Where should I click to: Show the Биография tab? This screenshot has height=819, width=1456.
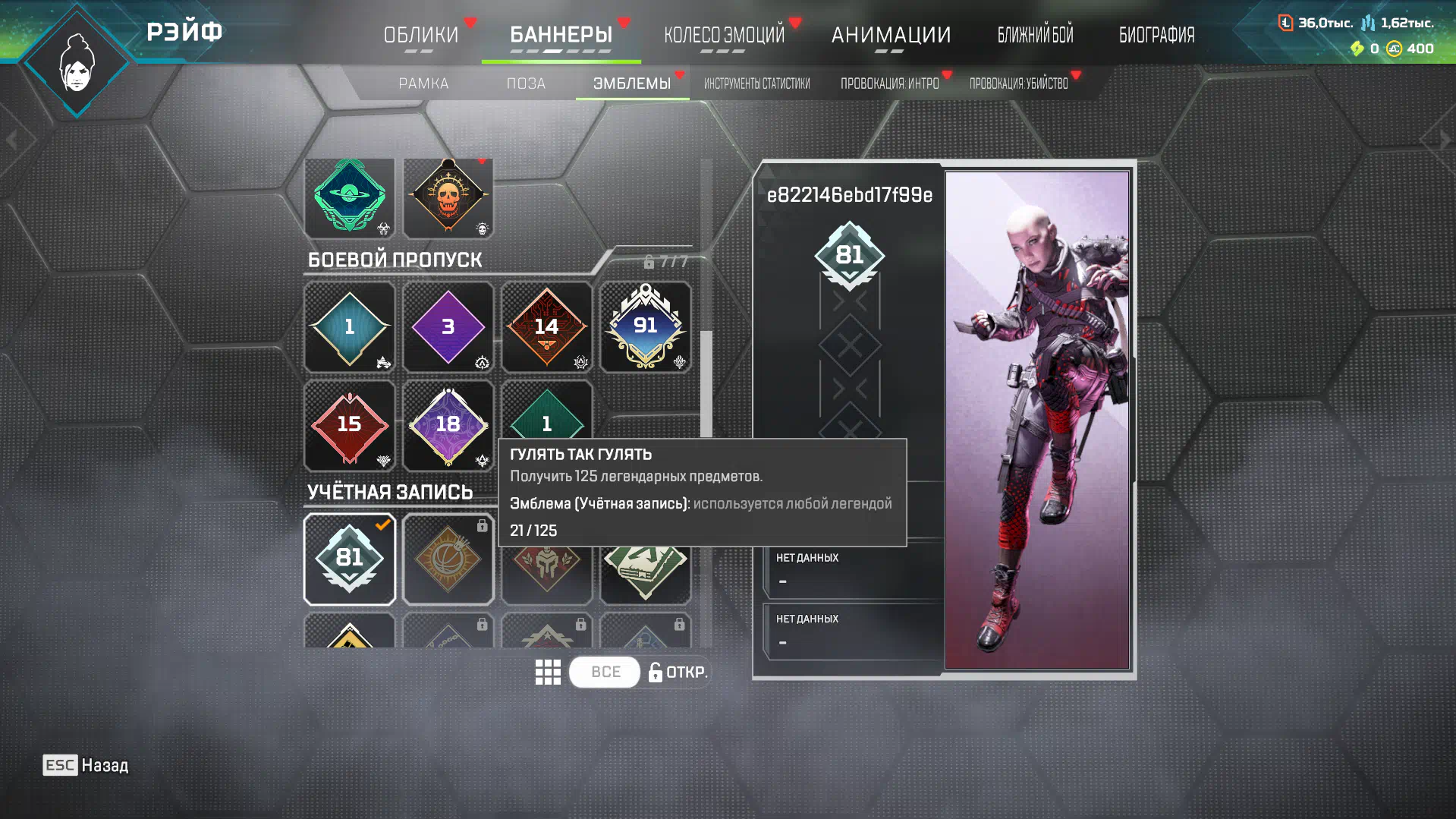1156,35
